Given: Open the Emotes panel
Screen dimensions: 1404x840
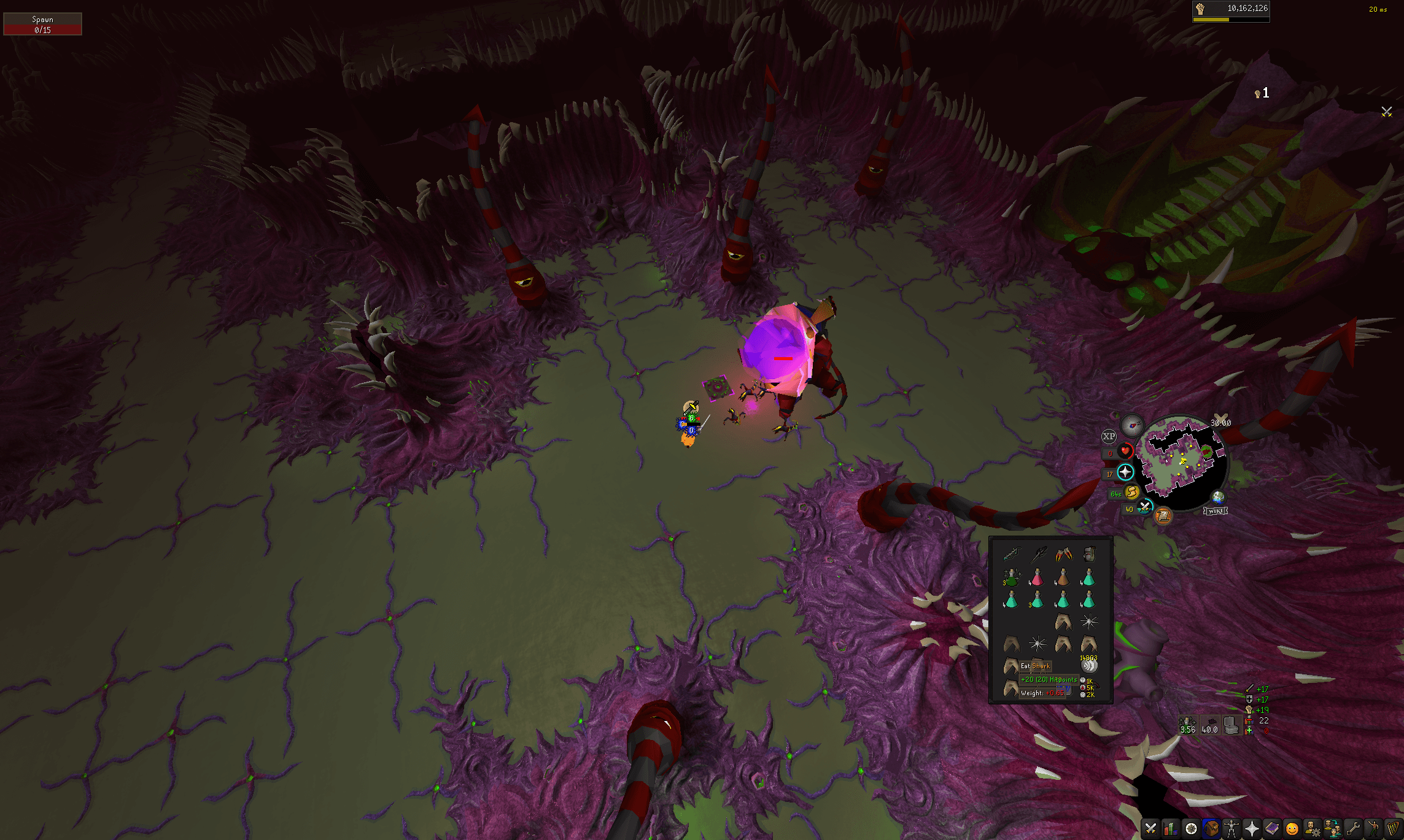Looking at the screenshot, I should (x=1373, y=827).
